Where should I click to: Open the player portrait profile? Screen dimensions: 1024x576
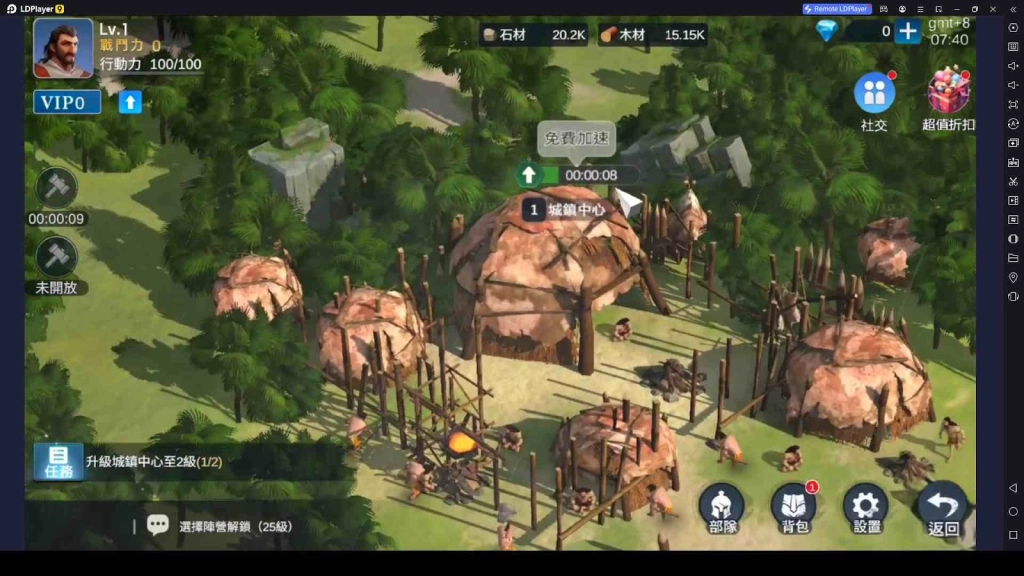coord(63,48)
